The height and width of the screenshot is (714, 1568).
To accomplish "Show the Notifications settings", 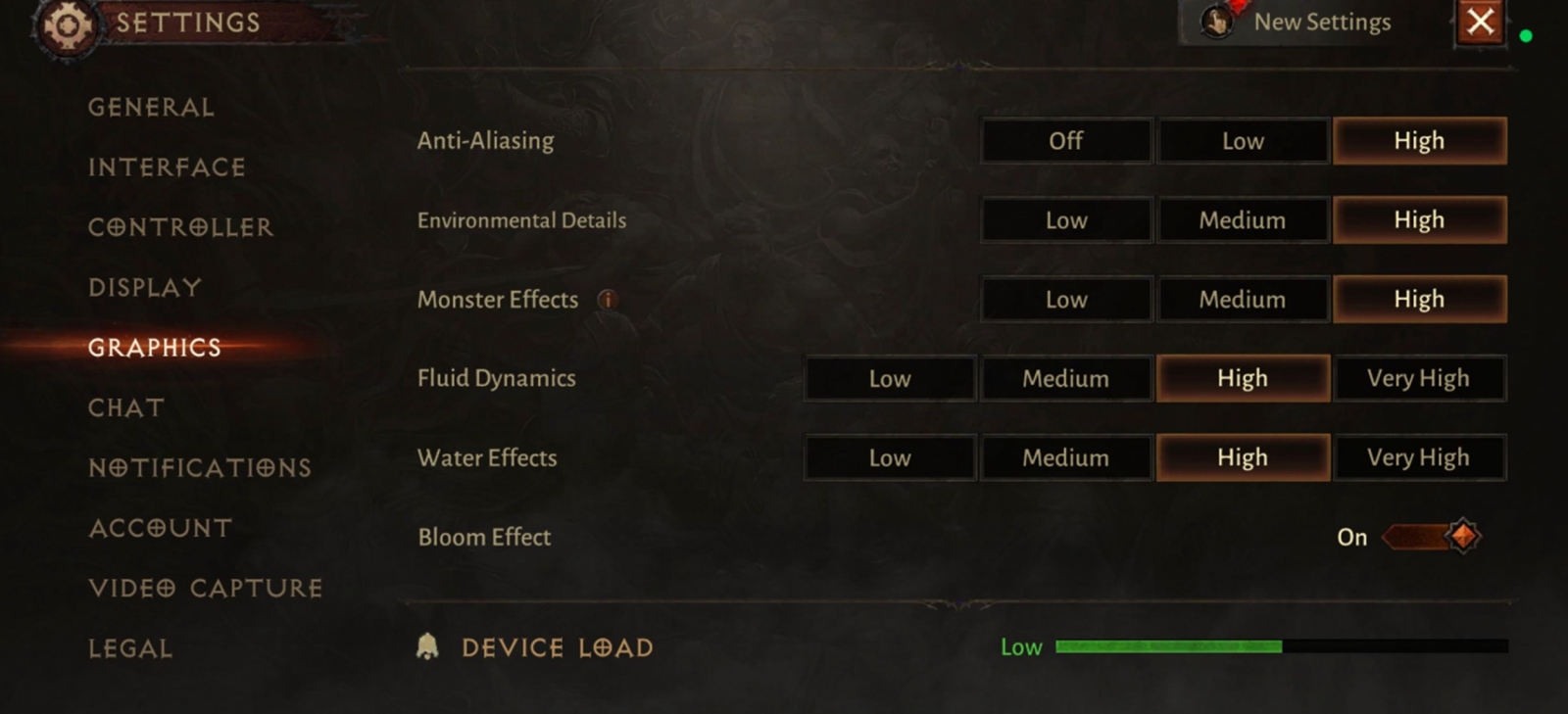I will [x=200, y=468].
